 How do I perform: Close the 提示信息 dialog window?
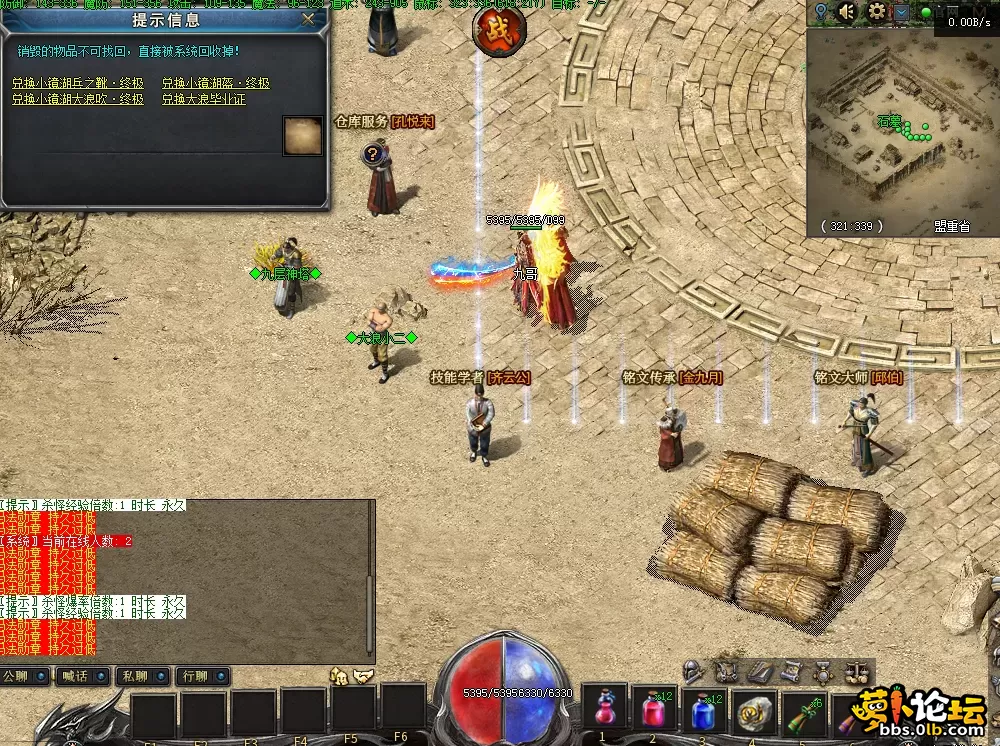pos(309,18)
